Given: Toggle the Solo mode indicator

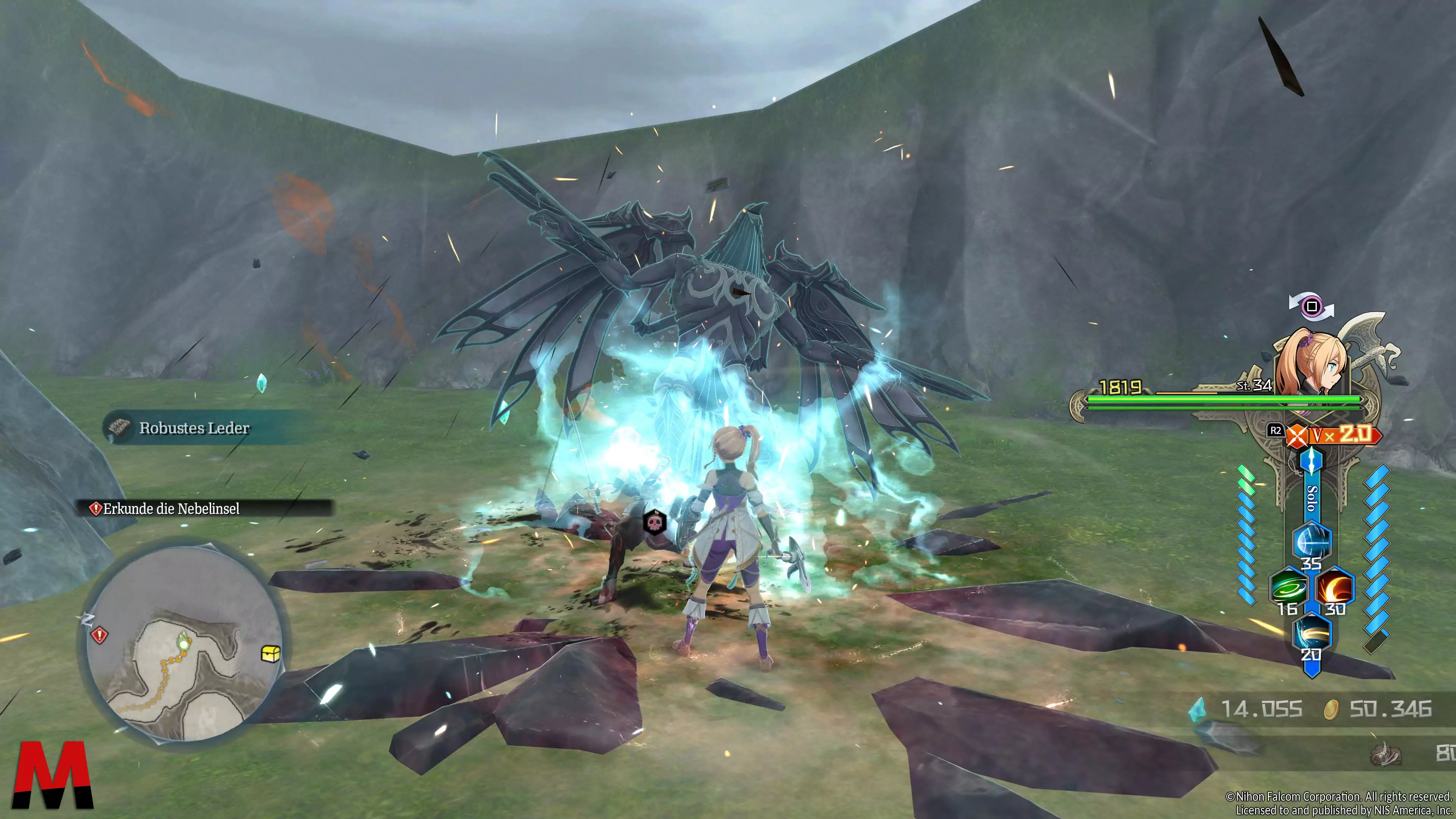Looking at the screenshot, I should 1312,497.
